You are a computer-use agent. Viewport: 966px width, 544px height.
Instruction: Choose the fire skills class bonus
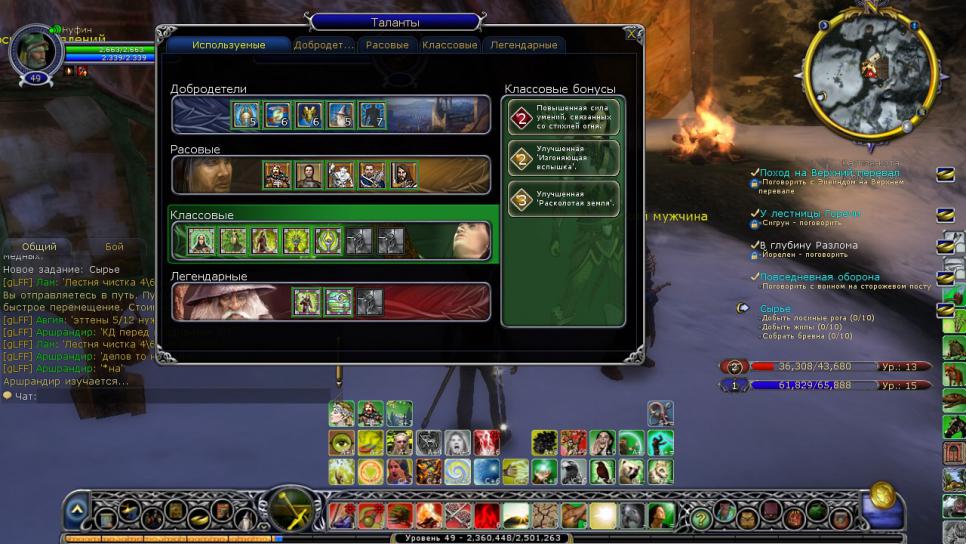click(563, 117)
